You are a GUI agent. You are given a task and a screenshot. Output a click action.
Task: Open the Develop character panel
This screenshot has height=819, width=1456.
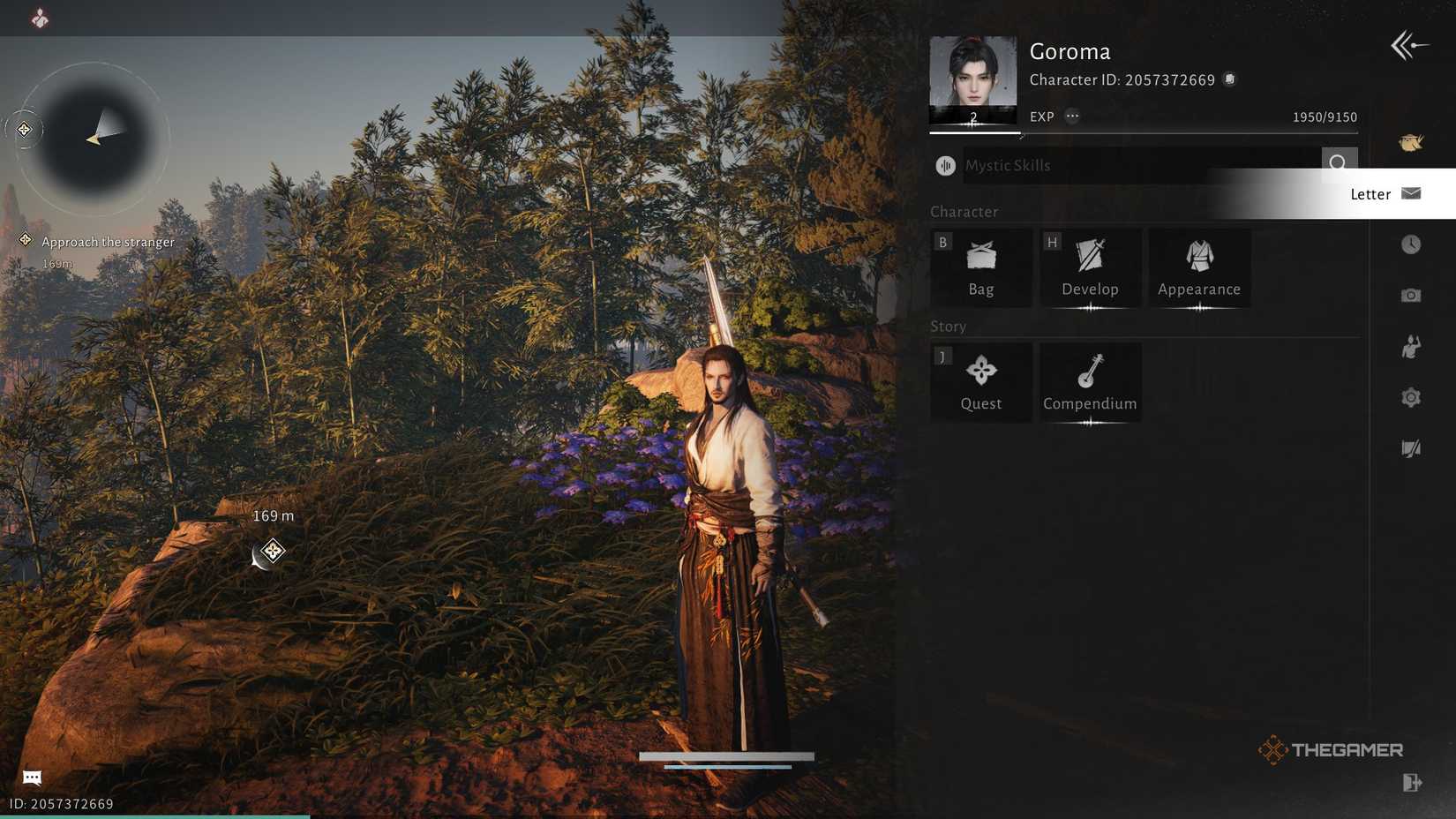point(1090,267)
